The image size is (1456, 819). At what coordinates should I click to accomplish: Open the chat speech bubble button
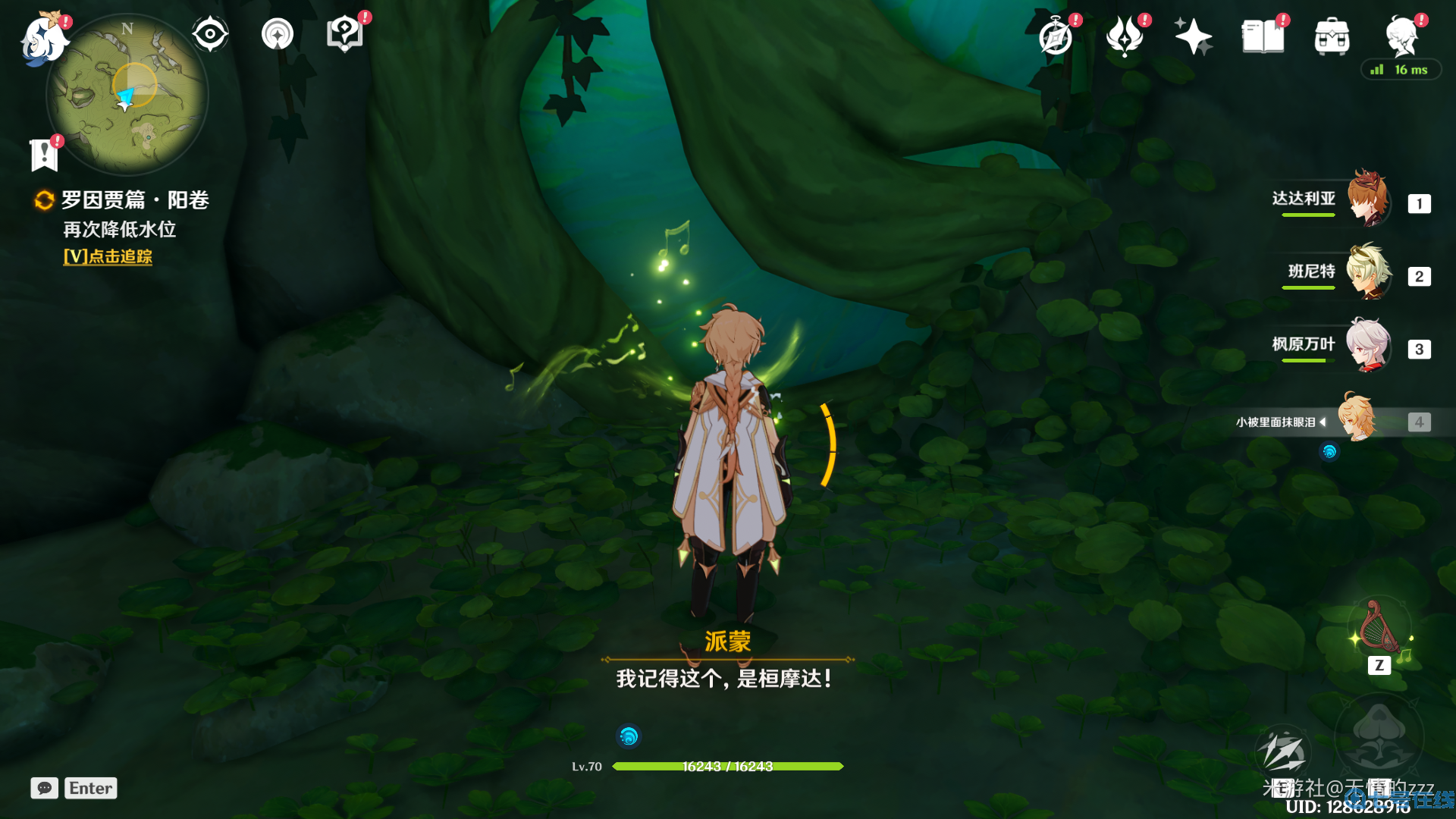click(44, 788)
